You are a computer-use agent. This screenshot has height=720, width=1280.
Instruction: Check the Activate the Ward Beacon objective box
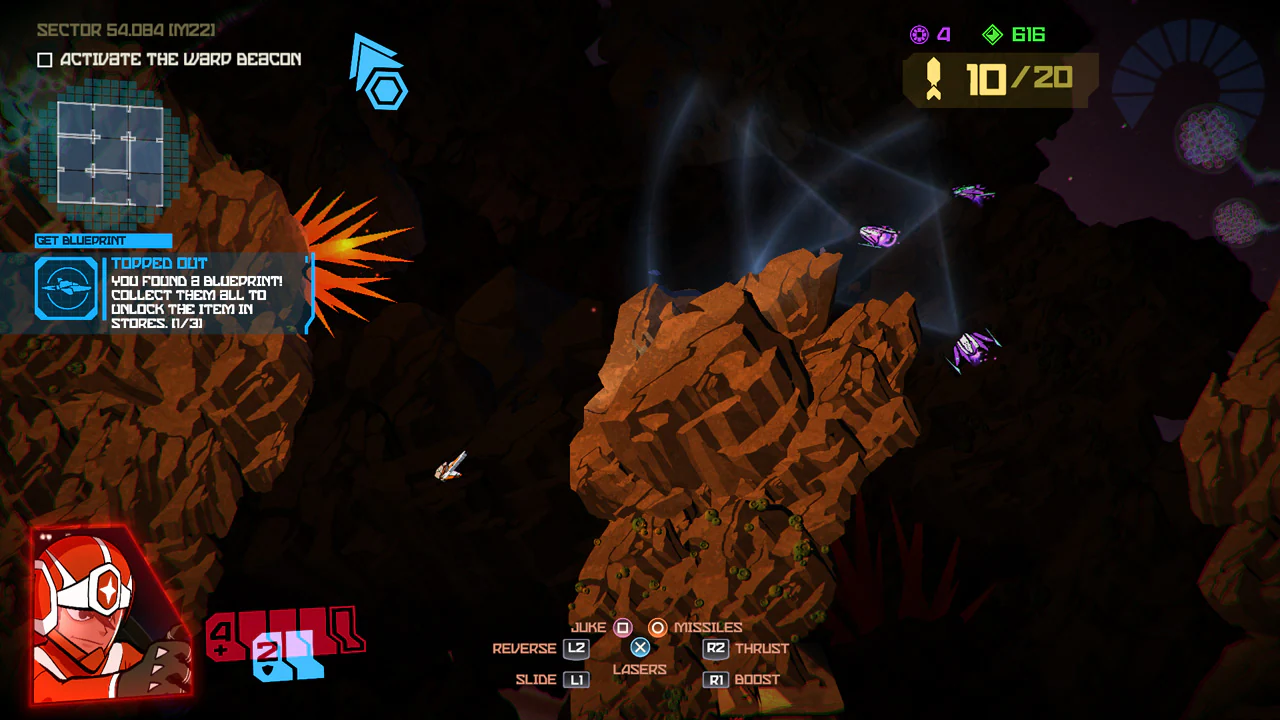click(x=43, y=59)
